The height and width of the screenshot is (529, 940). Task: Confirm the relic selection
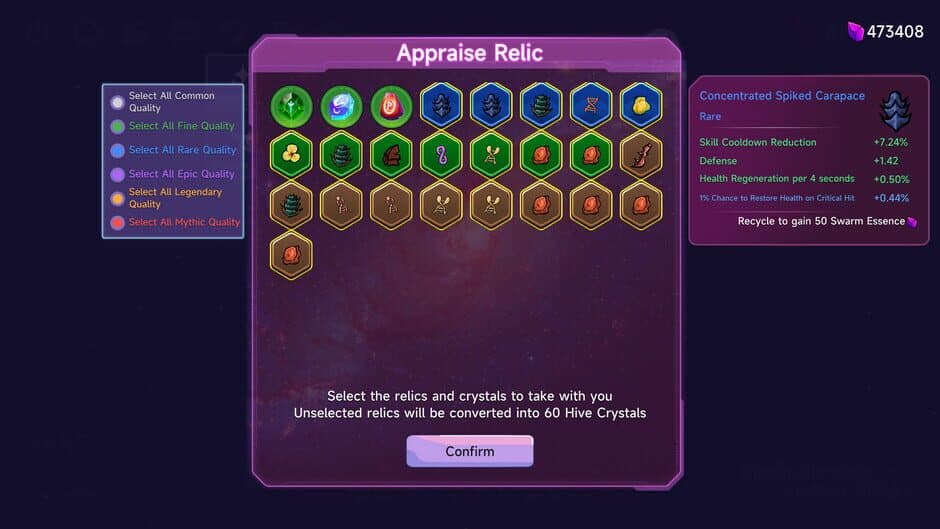click(x=469, y=451)
